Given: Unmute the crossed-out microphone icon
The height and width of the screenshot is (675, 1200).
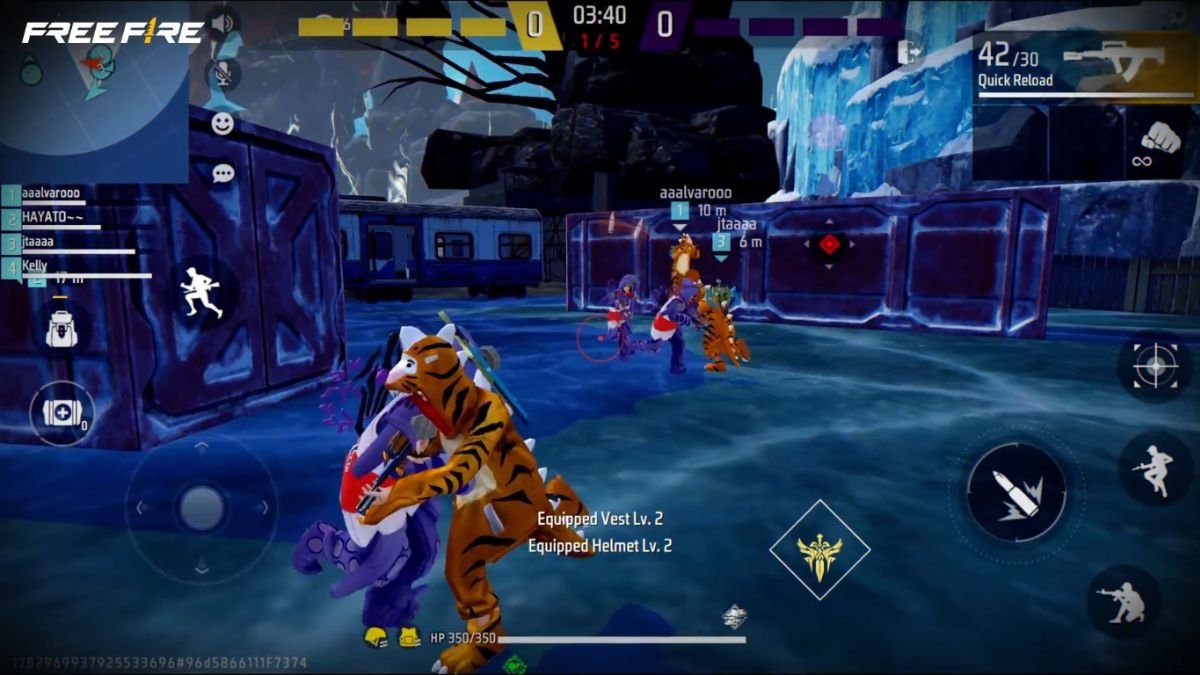Looking at the screenshot, I should pyautogui.click(x=222, y=72).
